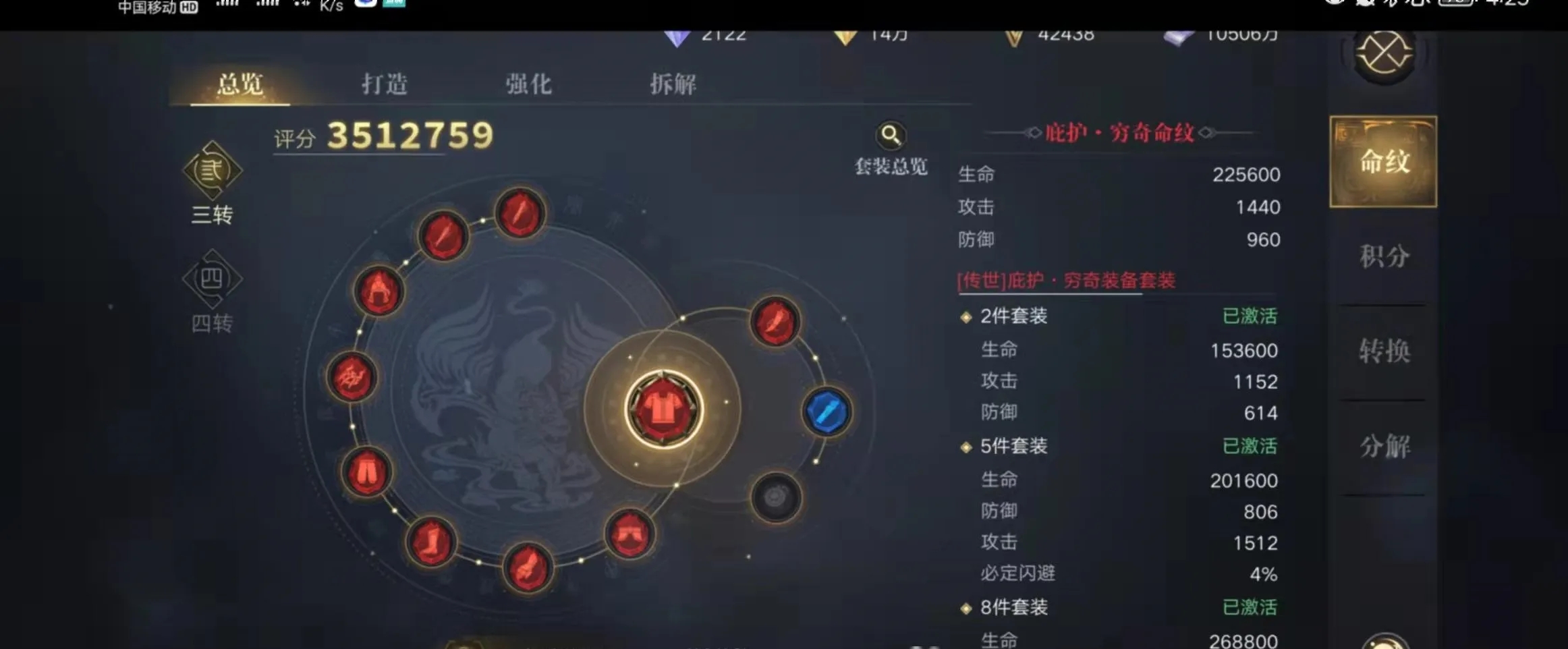Switch to the 打造 tab
The image size is (1568, 649).
[x=385, y=83]
